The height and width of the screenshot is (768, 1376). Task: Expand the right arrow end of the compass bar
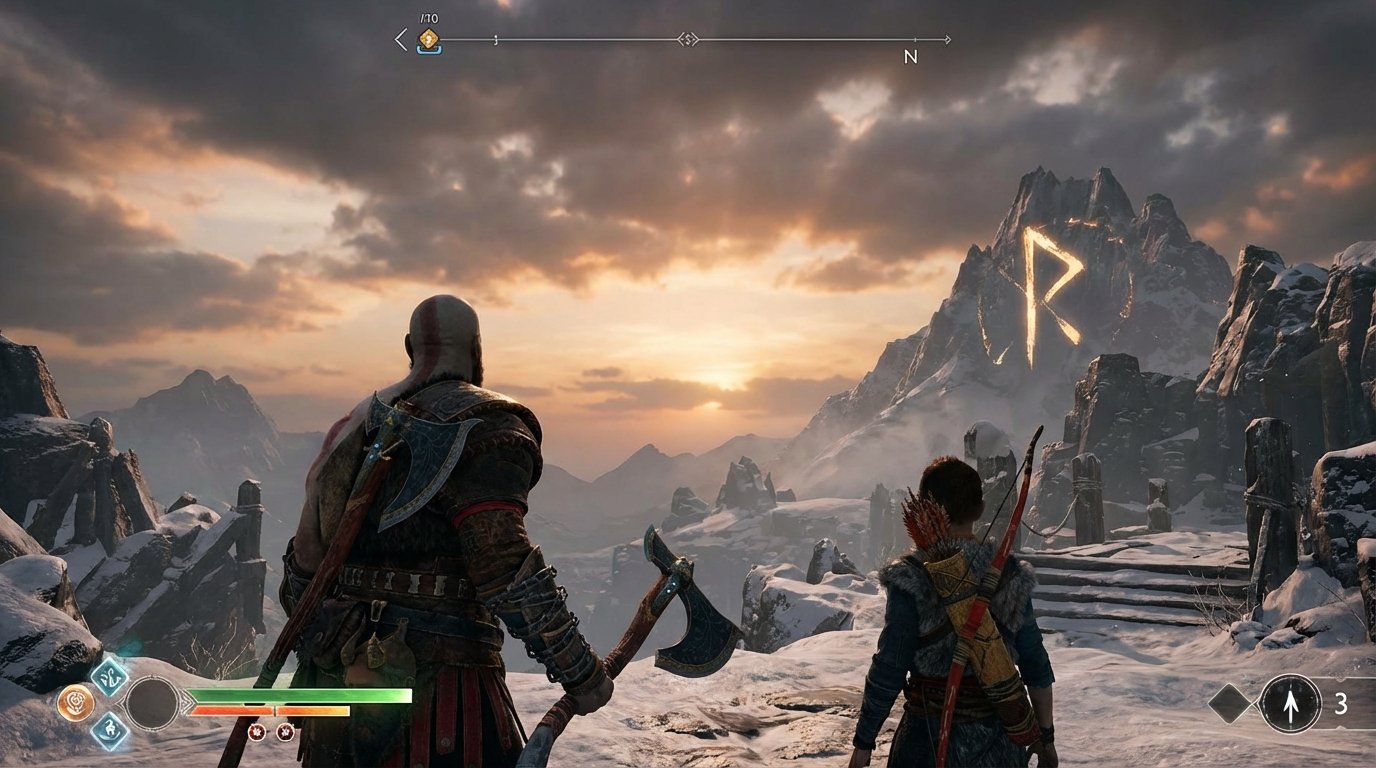(x=948, y=40)
